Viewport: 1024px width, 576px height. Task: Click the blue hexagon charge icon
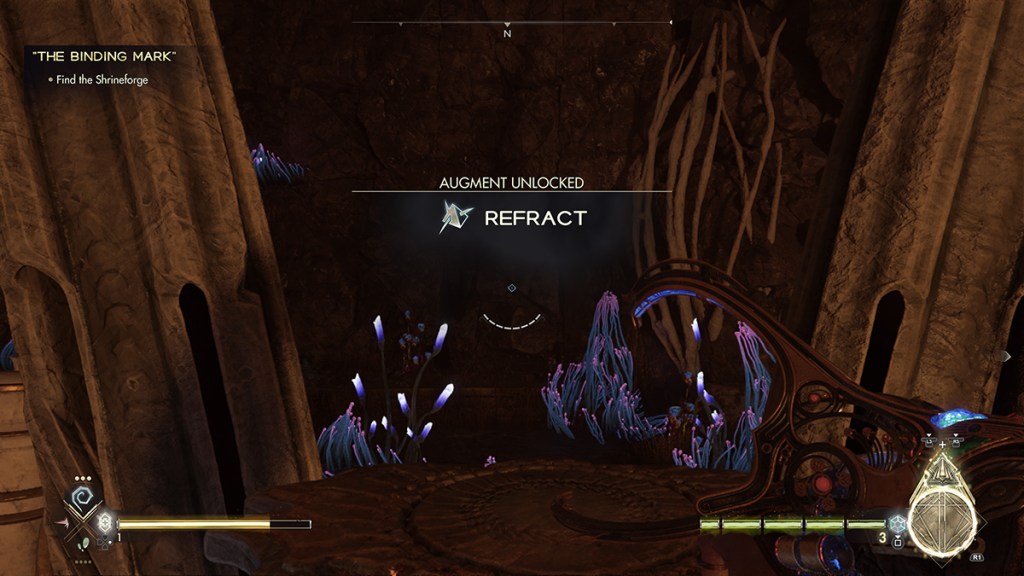tap(897, 523)
